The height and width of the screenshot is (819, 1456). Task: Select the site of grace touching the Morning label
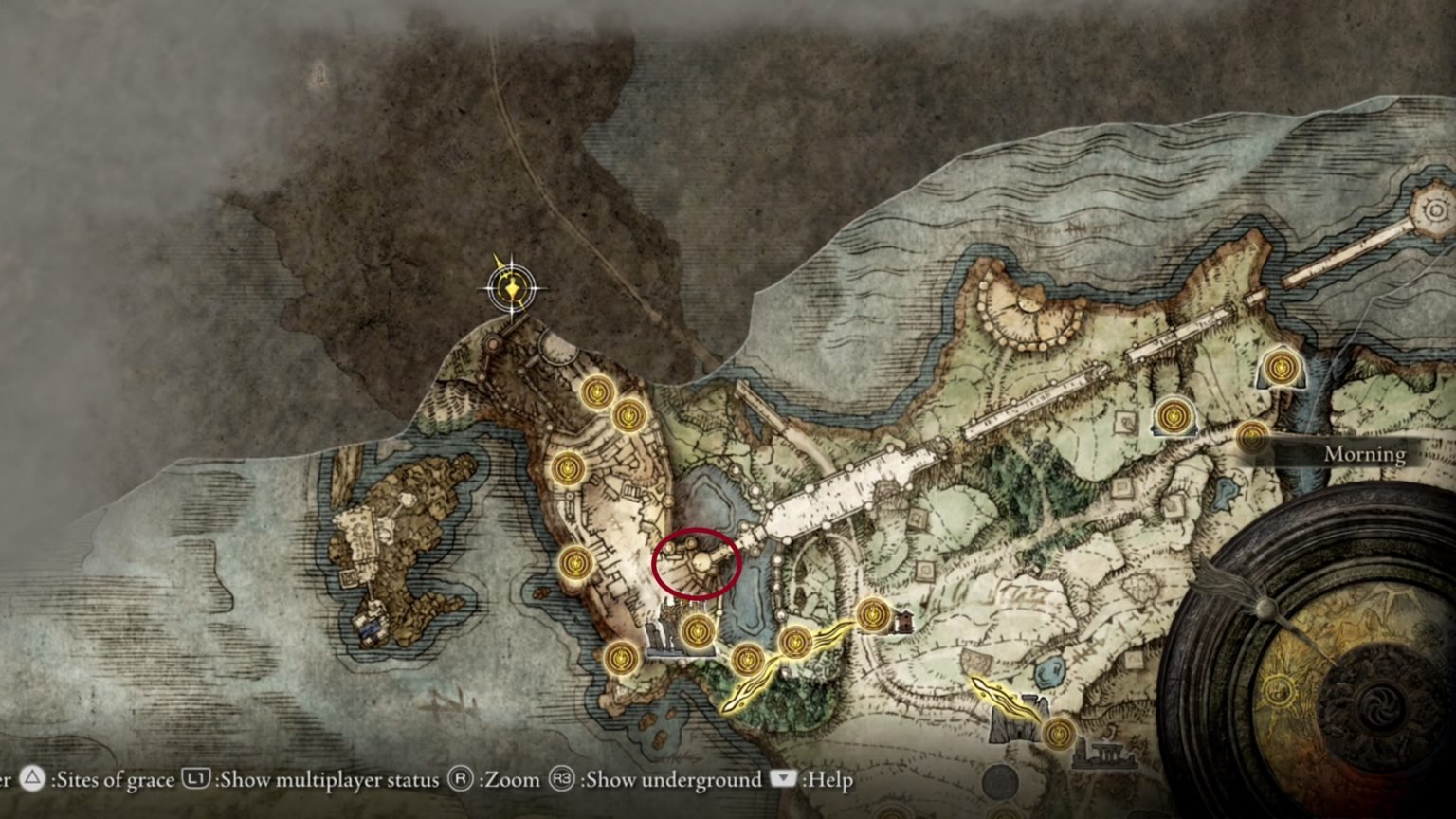tap(1253, 437)
